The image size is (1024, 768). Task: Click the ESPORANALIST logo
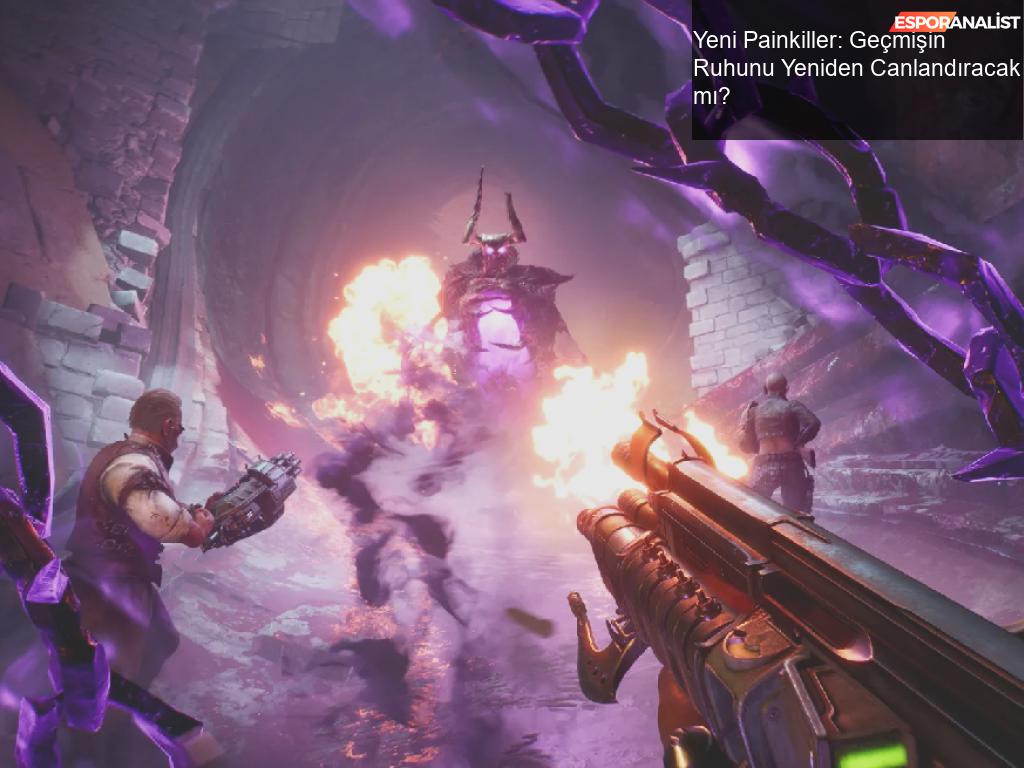955,21
